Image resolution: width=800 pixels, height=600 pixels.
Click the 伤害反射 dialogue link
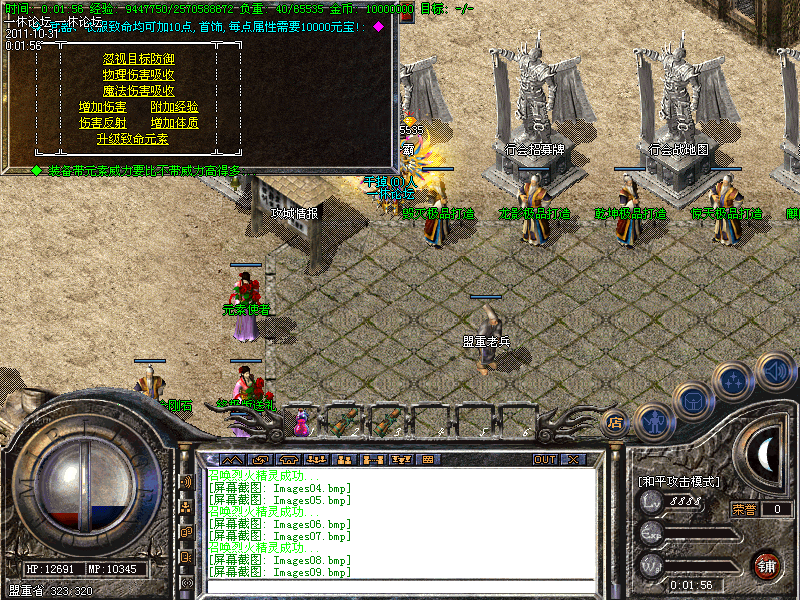[x=102, y=123]
